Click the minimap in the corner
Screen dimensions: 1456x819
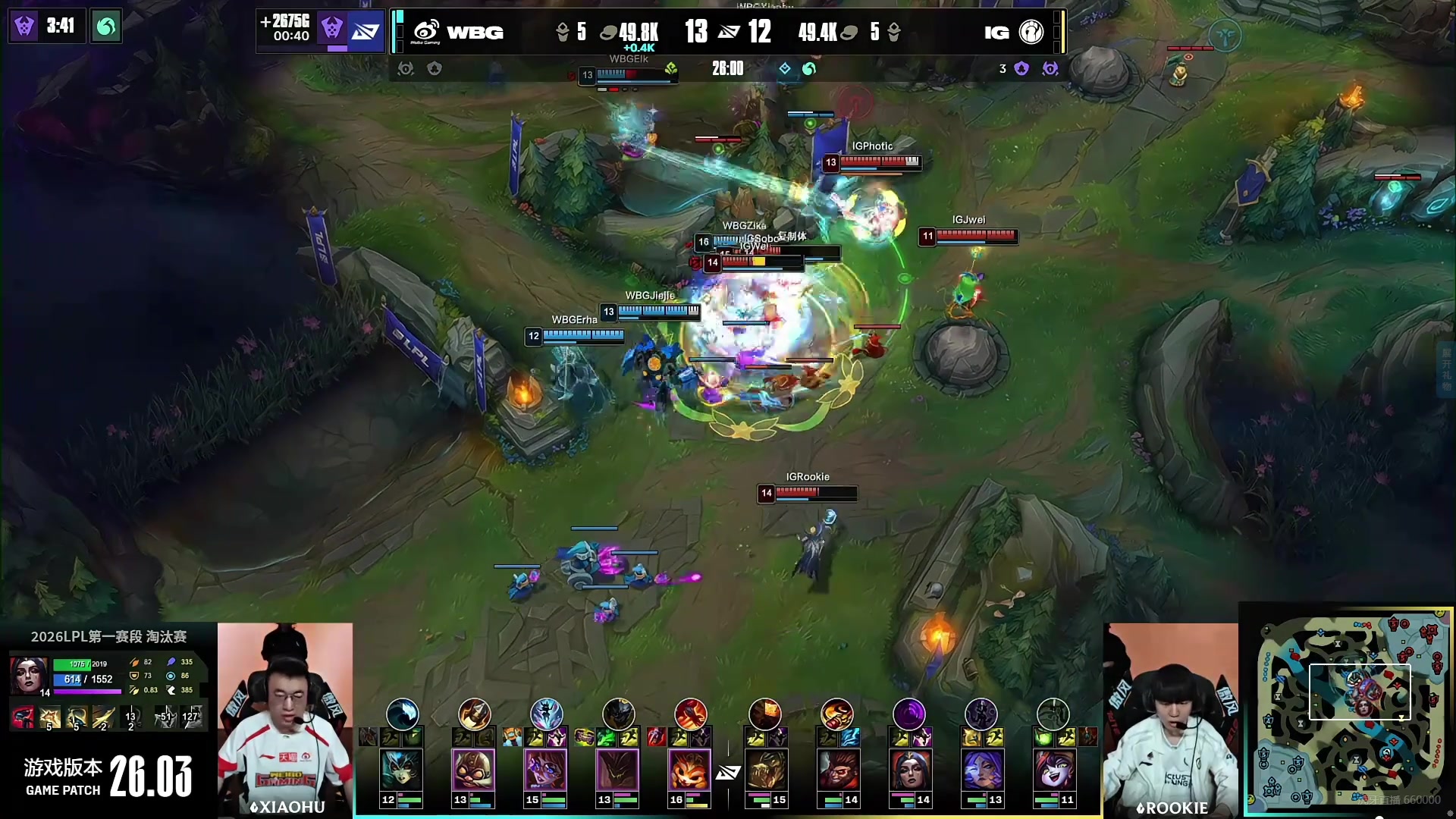[1346, 709]
